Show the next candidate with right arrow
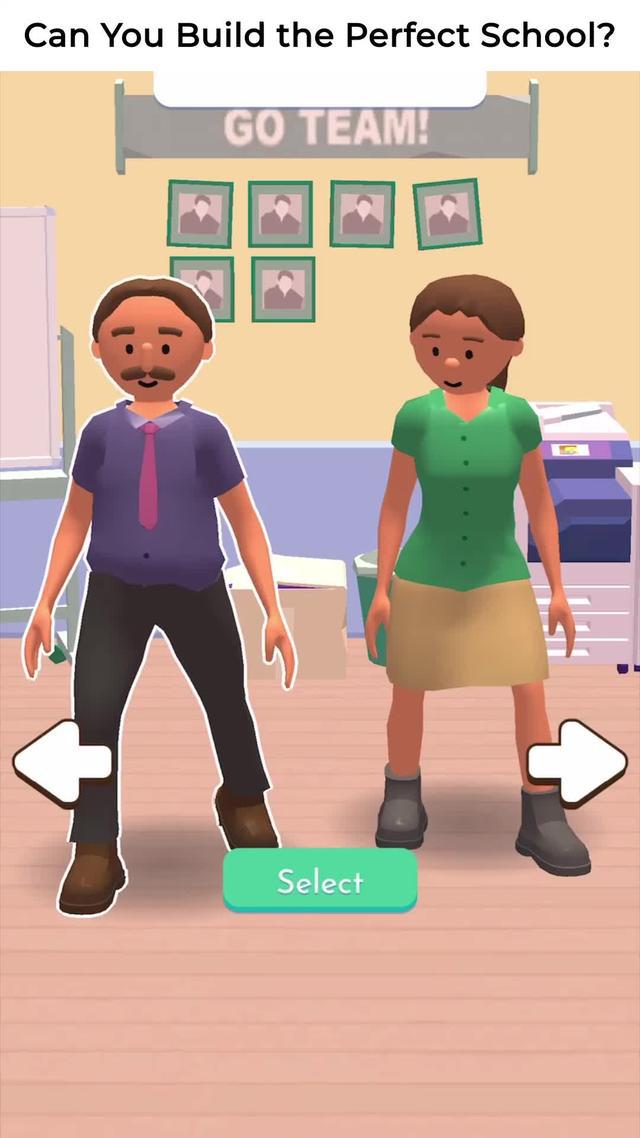This screenshot has width=640, height=1138. tap(577, 764)
